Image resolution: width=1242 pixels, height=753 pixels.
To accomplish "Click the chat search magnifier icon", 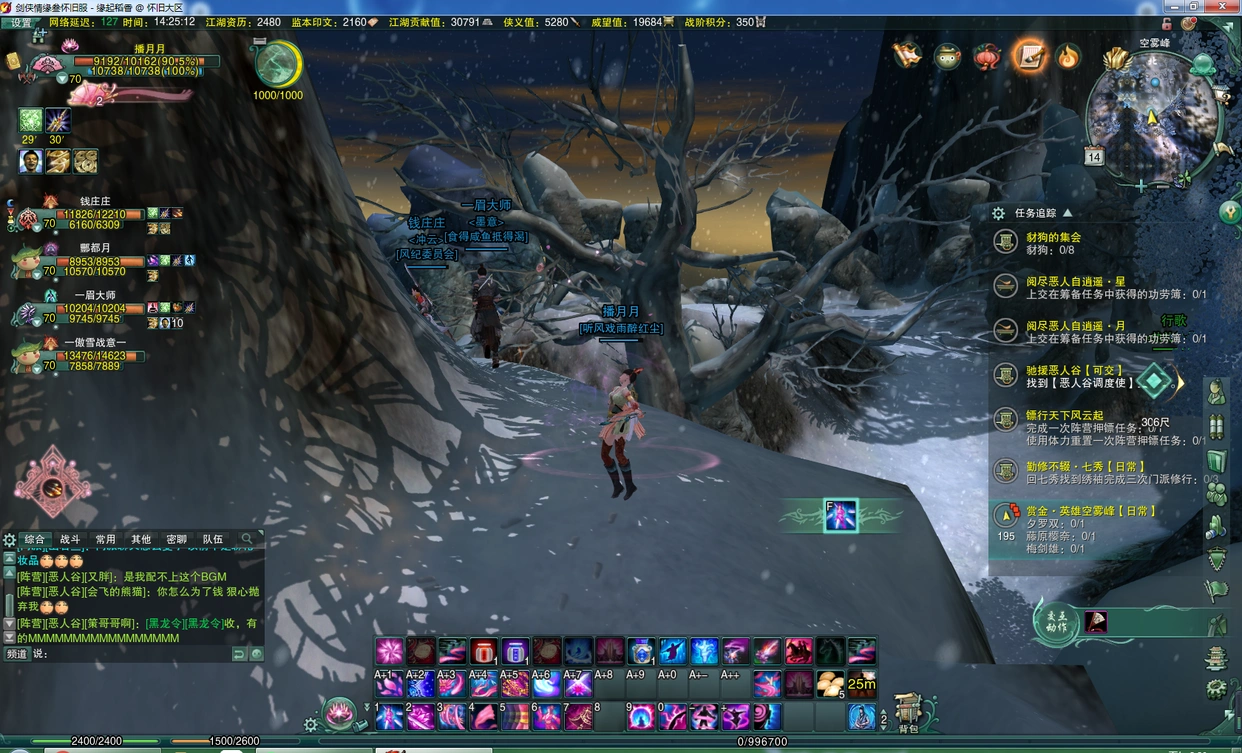I will coord(247,540).
